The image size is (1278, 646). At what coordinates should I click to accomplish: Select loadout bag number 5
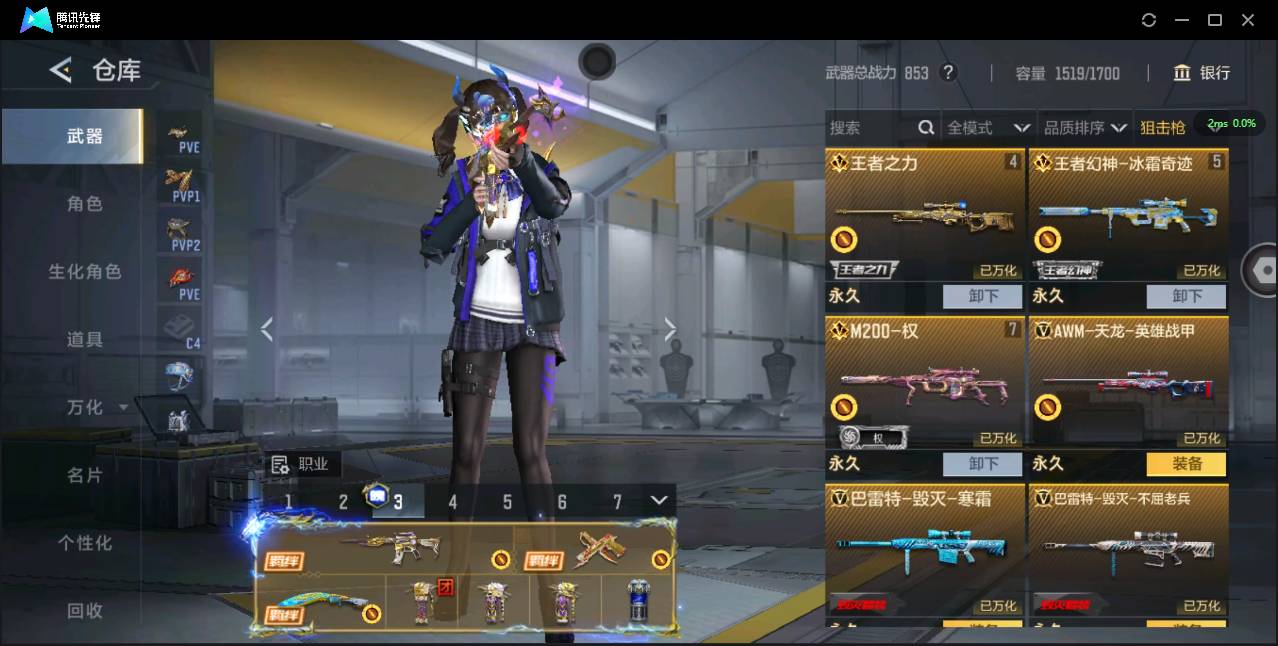tap(507, 502)
